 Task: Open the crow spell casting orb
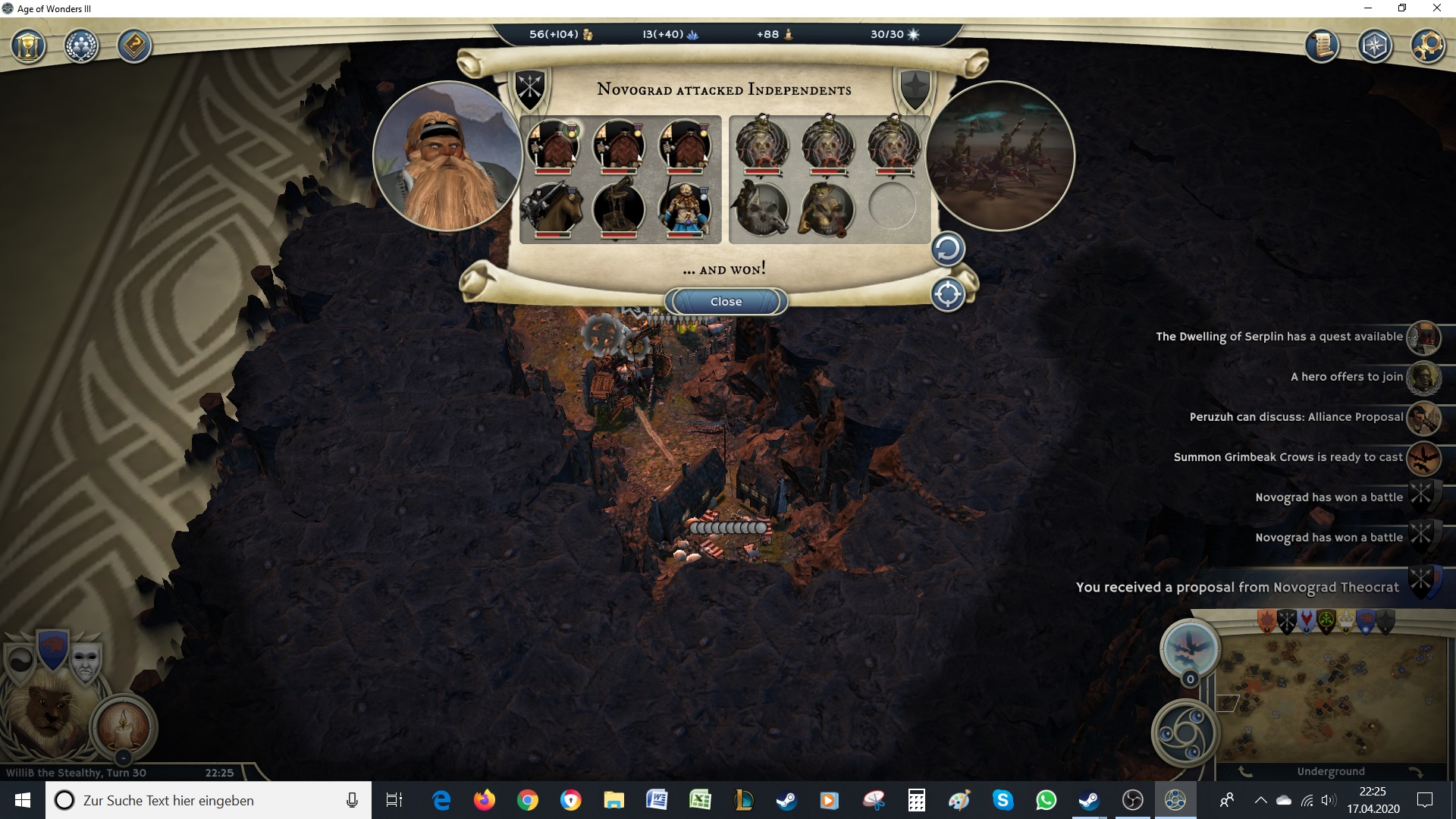[1190, 647]
